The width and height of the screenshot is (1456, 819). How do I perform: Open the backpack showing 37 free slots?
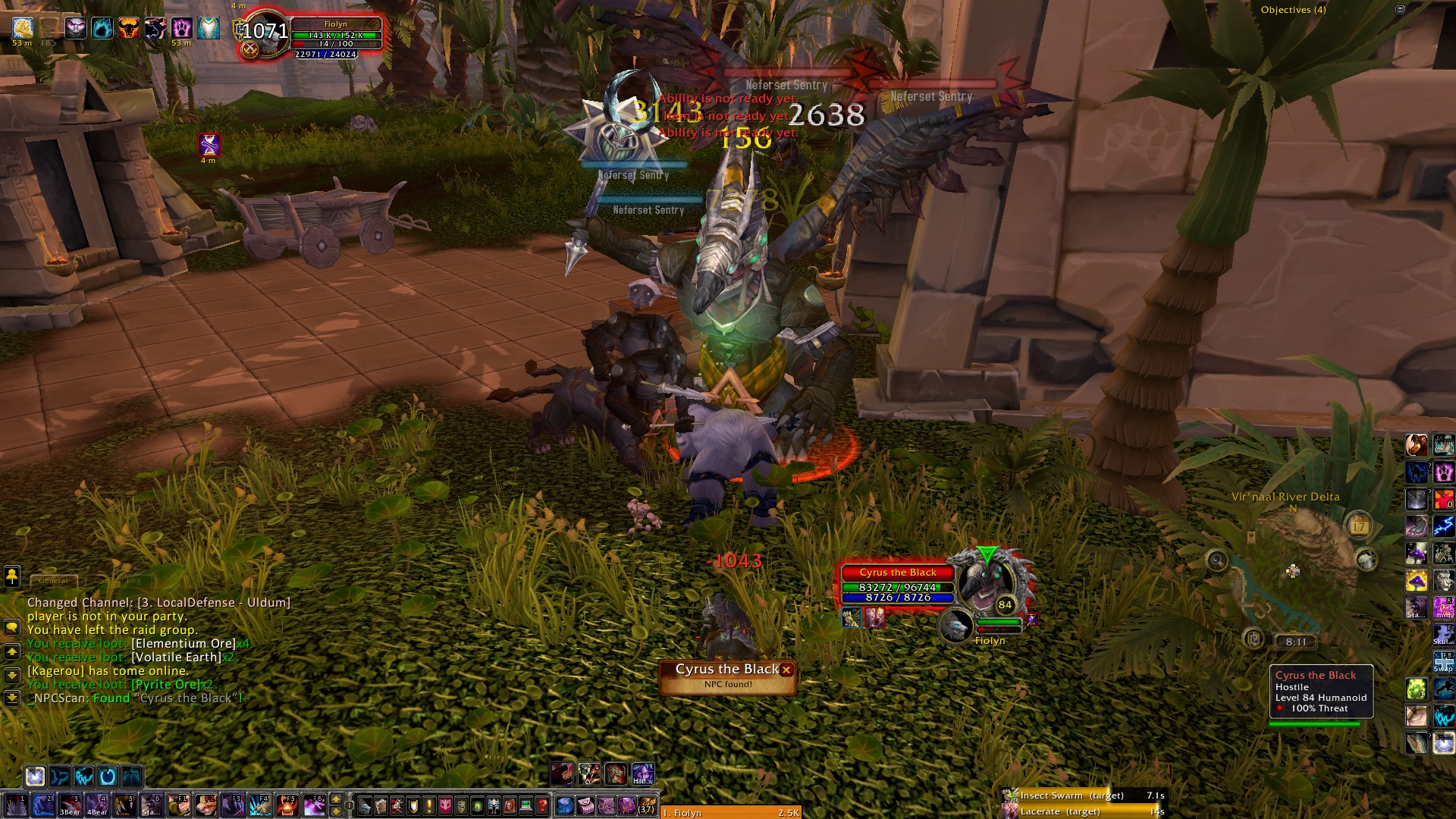click(x=646, y=805)
